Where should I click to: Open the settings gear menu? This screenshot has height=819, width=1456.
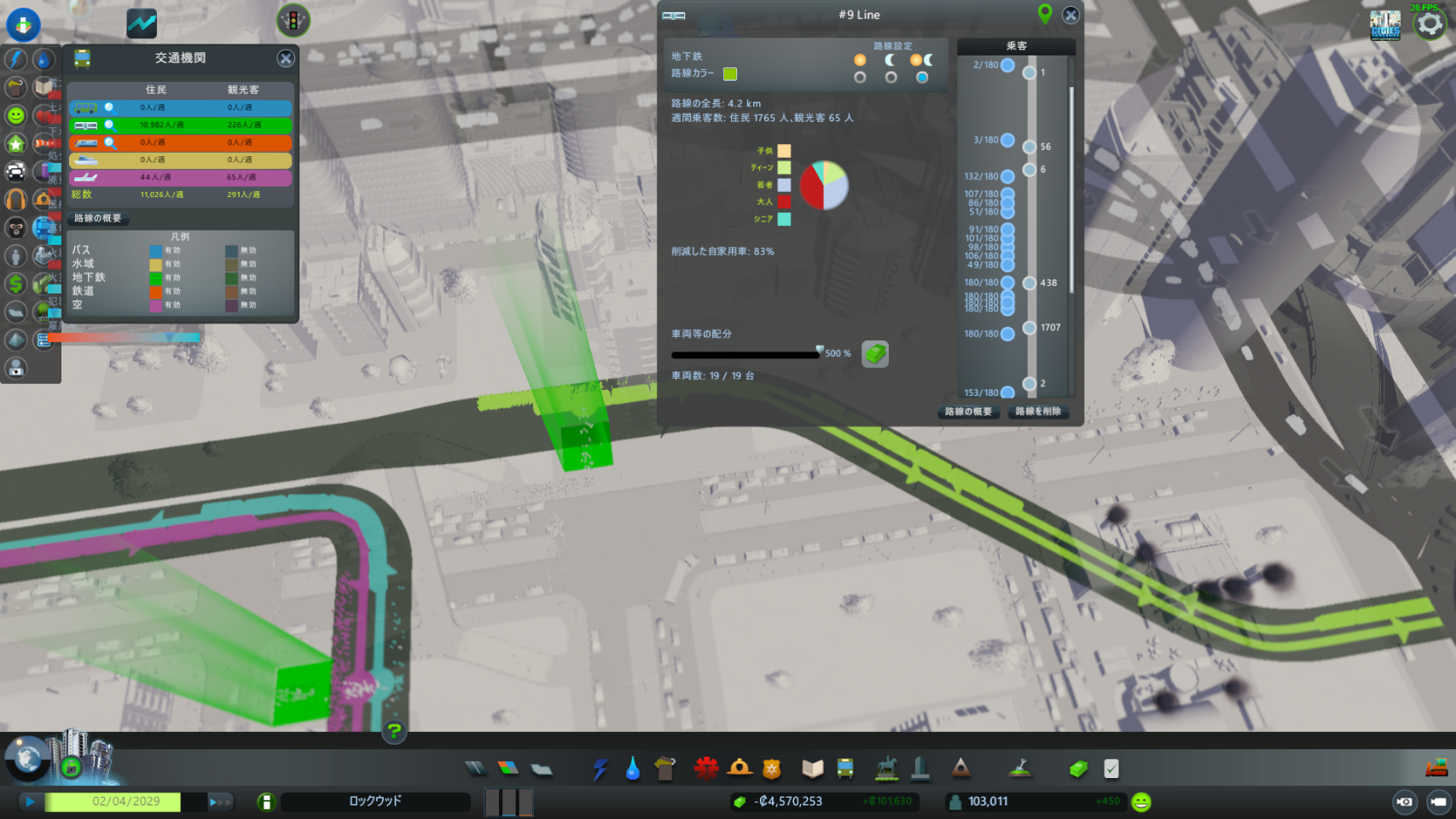1430,24
